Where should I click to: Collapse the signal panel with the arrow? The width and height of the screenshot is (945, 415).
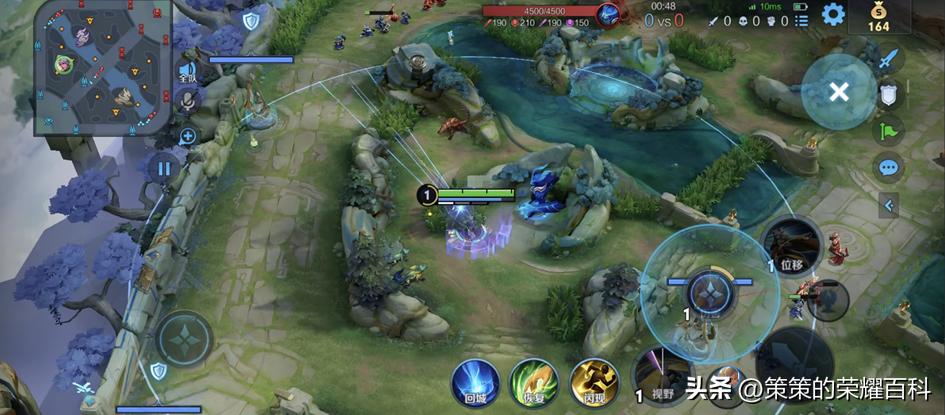[x=887, y=205]
